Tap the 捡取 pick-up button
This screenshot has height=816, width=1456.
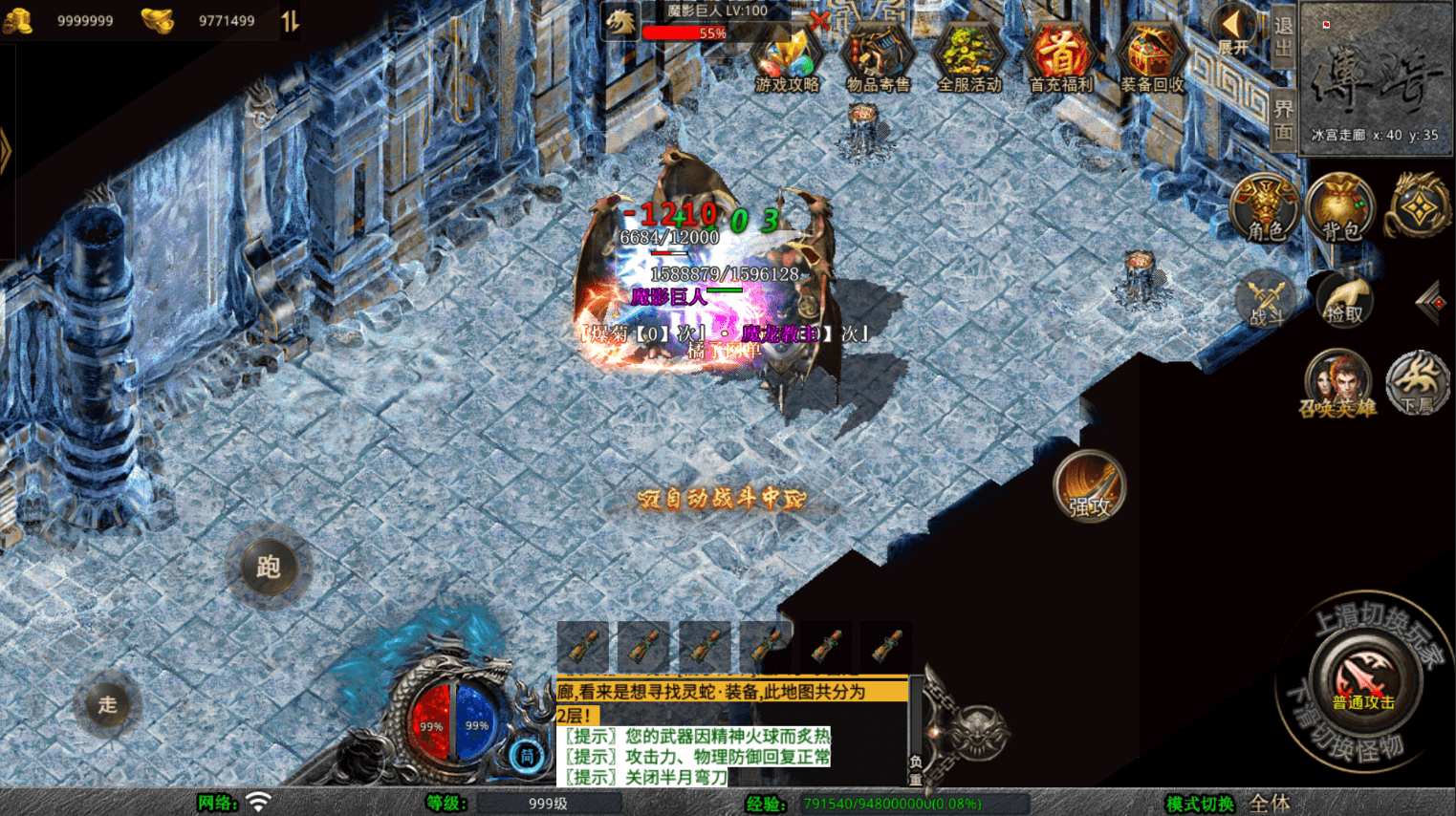(1344, 301)
